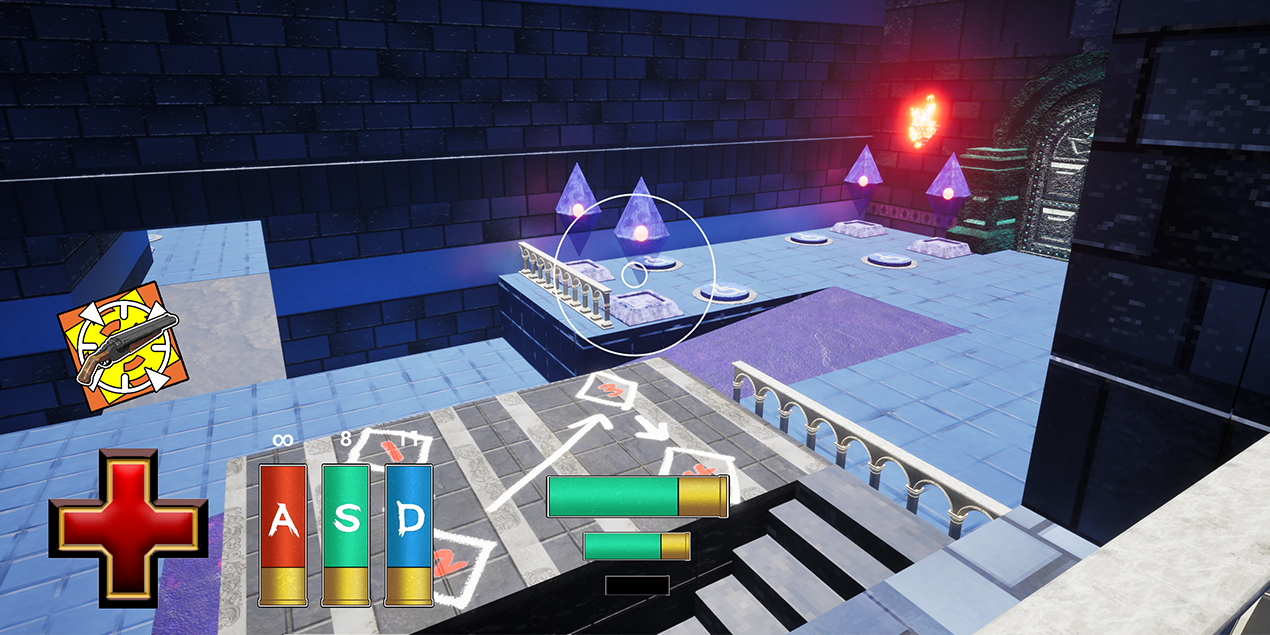
Task: Click the red cross health icon
Action: click(128, 528)
